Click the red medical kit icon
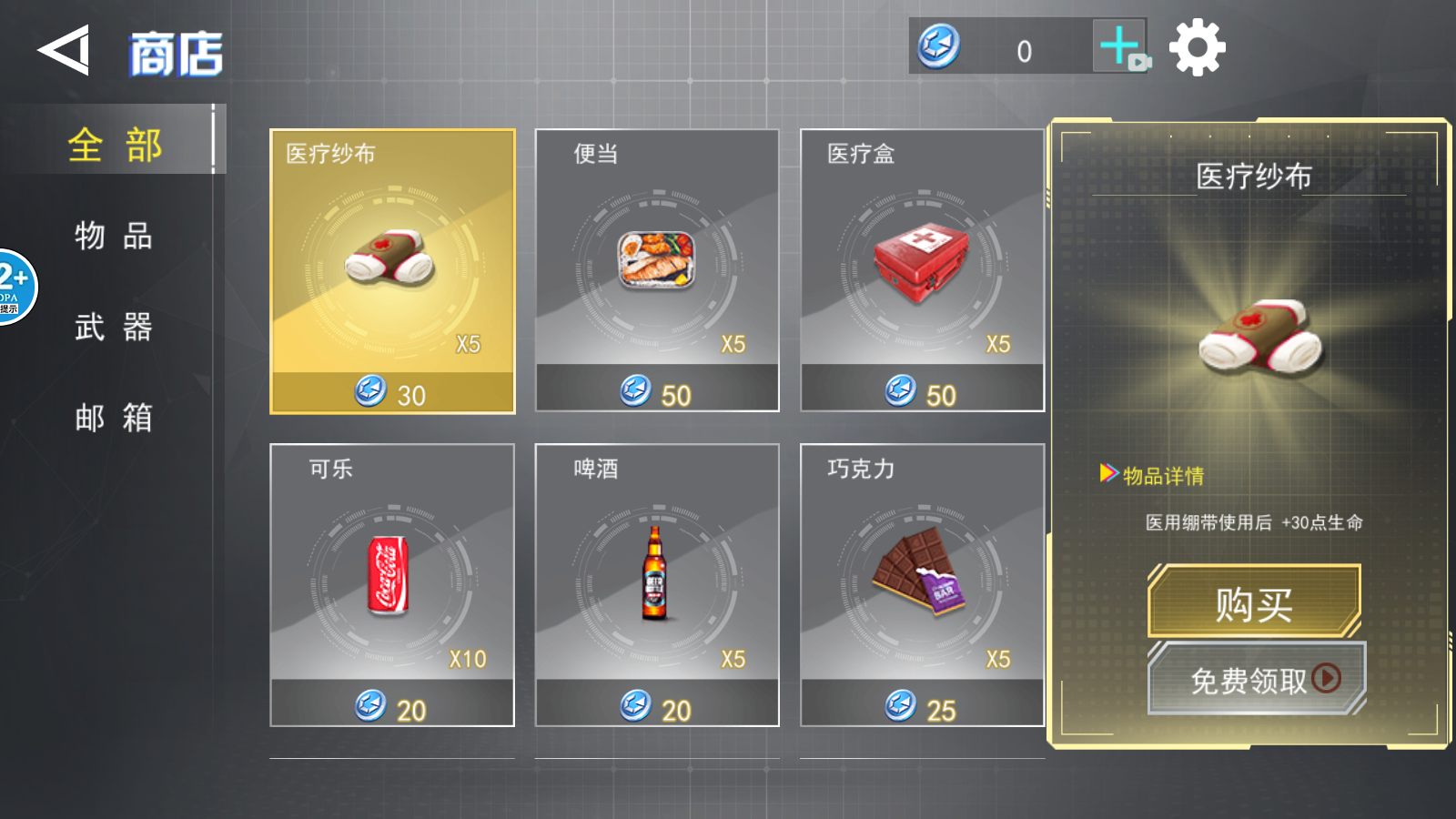The image size is (1456, 819). pos(921,261)
